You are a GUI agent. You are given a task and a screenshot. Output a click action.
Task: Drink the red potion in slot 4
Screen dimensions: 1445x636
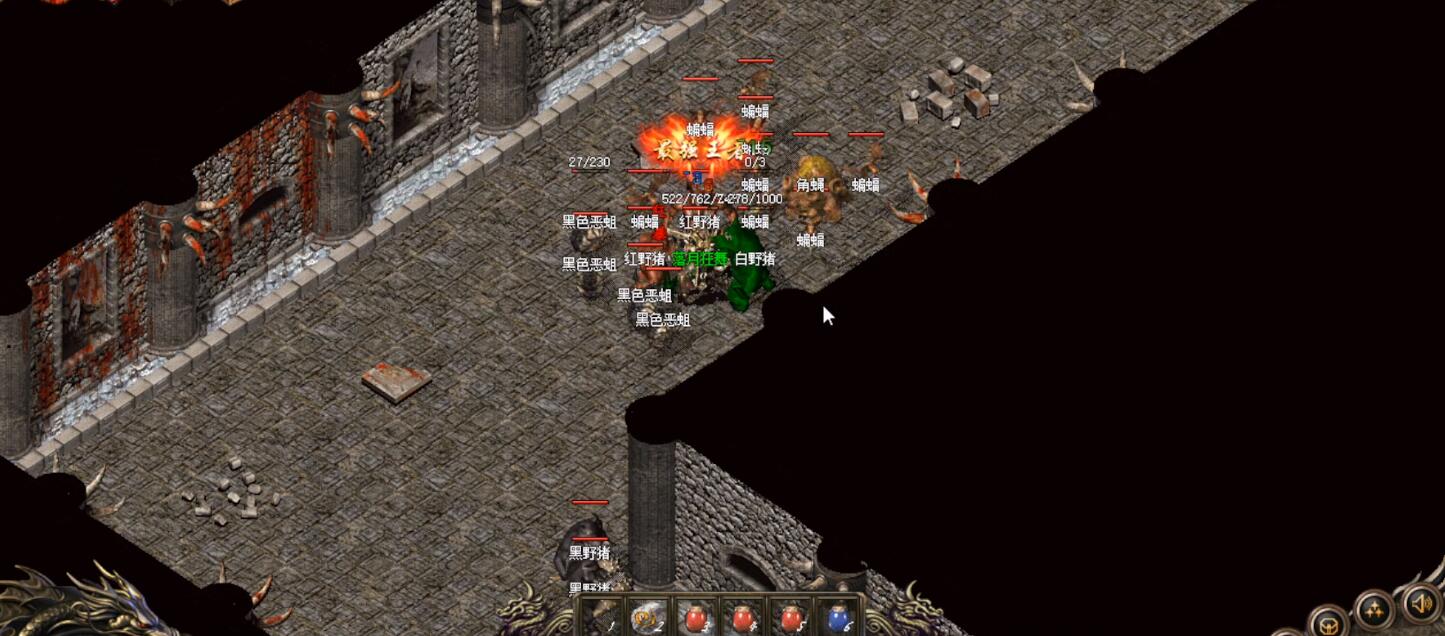point(743,620)
